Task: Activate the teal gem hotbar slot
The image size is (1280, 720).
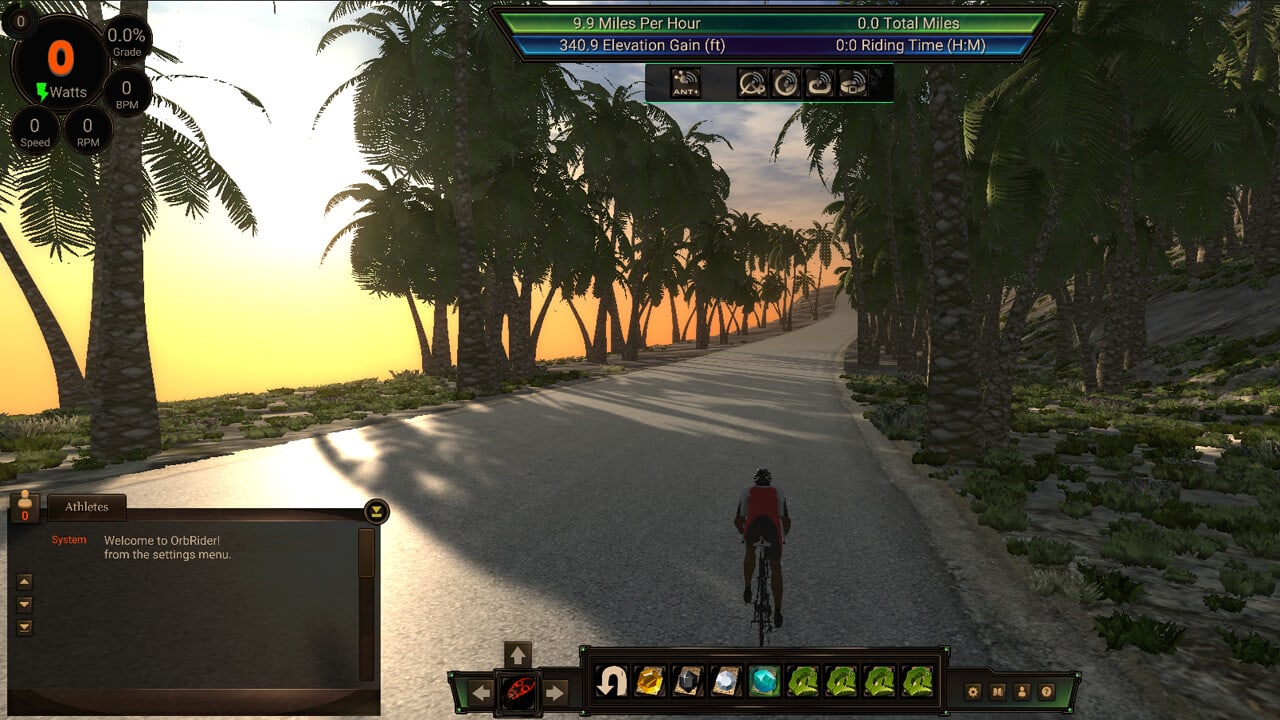Action: [765, 682]
